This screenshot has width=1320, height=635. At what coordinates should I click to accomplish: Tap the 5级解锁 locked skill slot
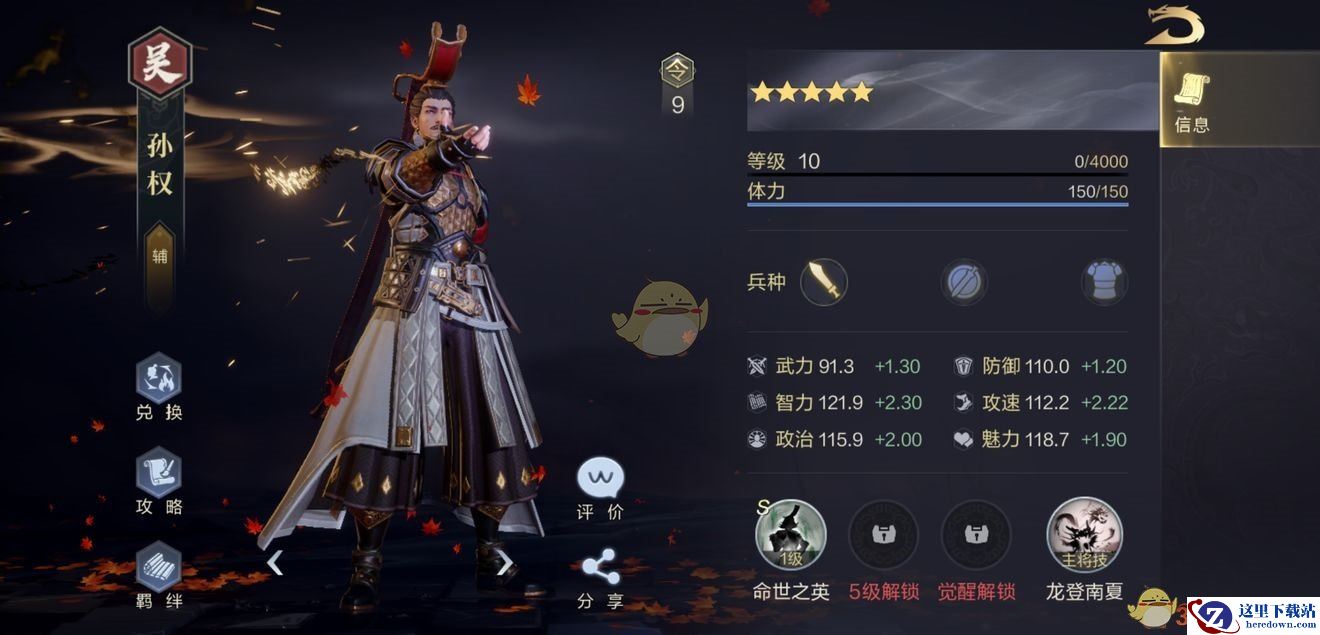[x=884, y=535]
